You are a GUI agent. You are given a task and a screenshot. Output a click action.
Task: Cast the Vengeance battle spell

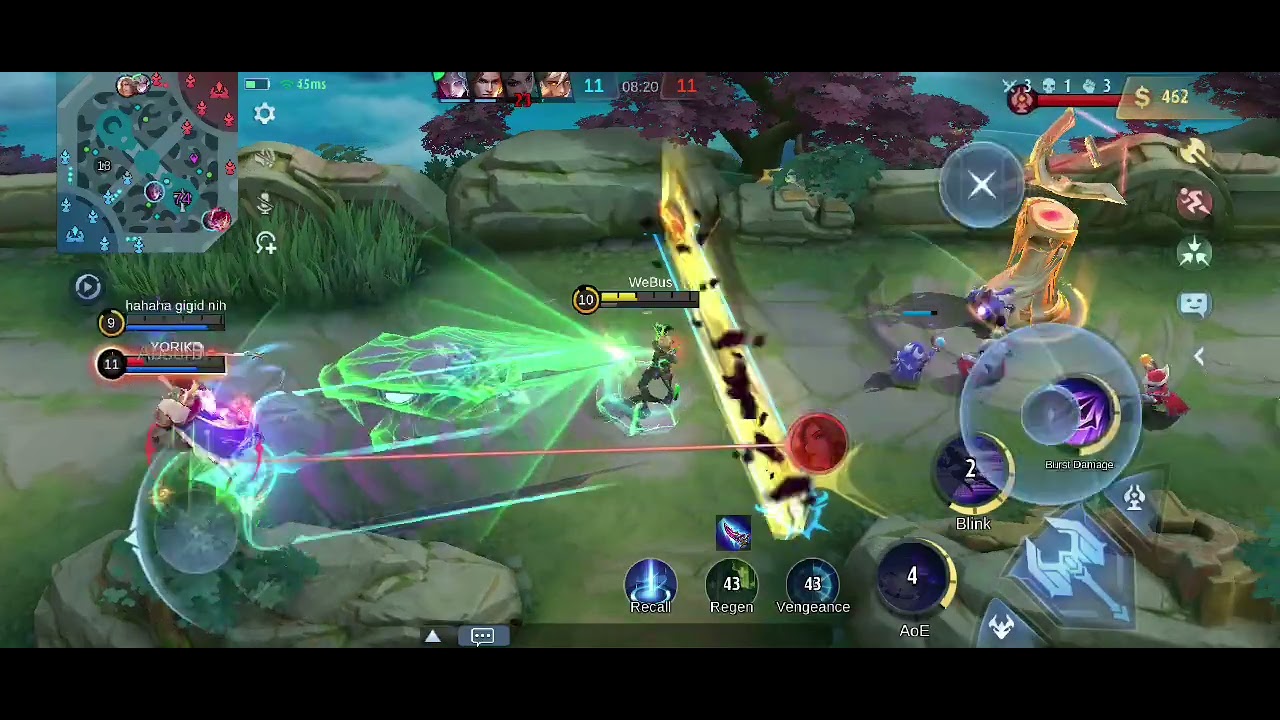coord(812,584)
